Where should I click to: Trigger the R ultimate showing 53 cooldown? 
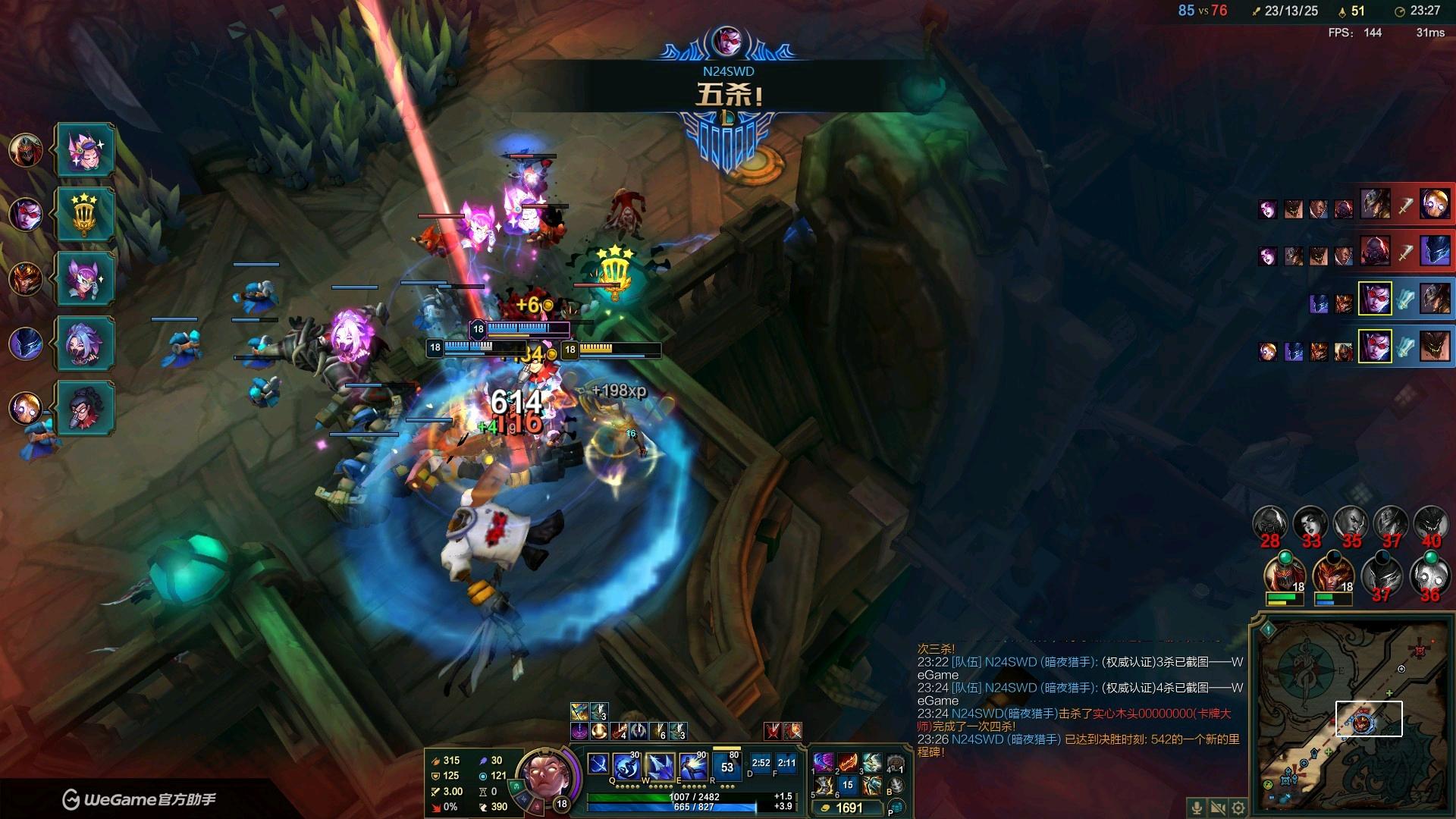[726, 766]
